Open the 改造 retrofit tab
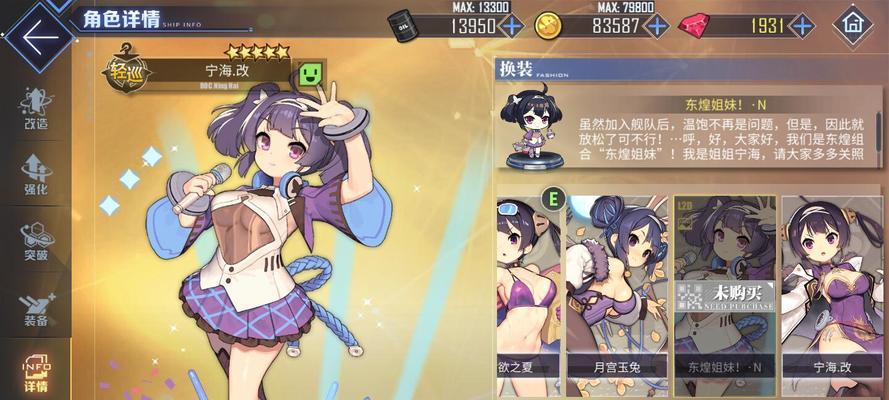This screenshot has width=889, height=400. pos(35,110)
